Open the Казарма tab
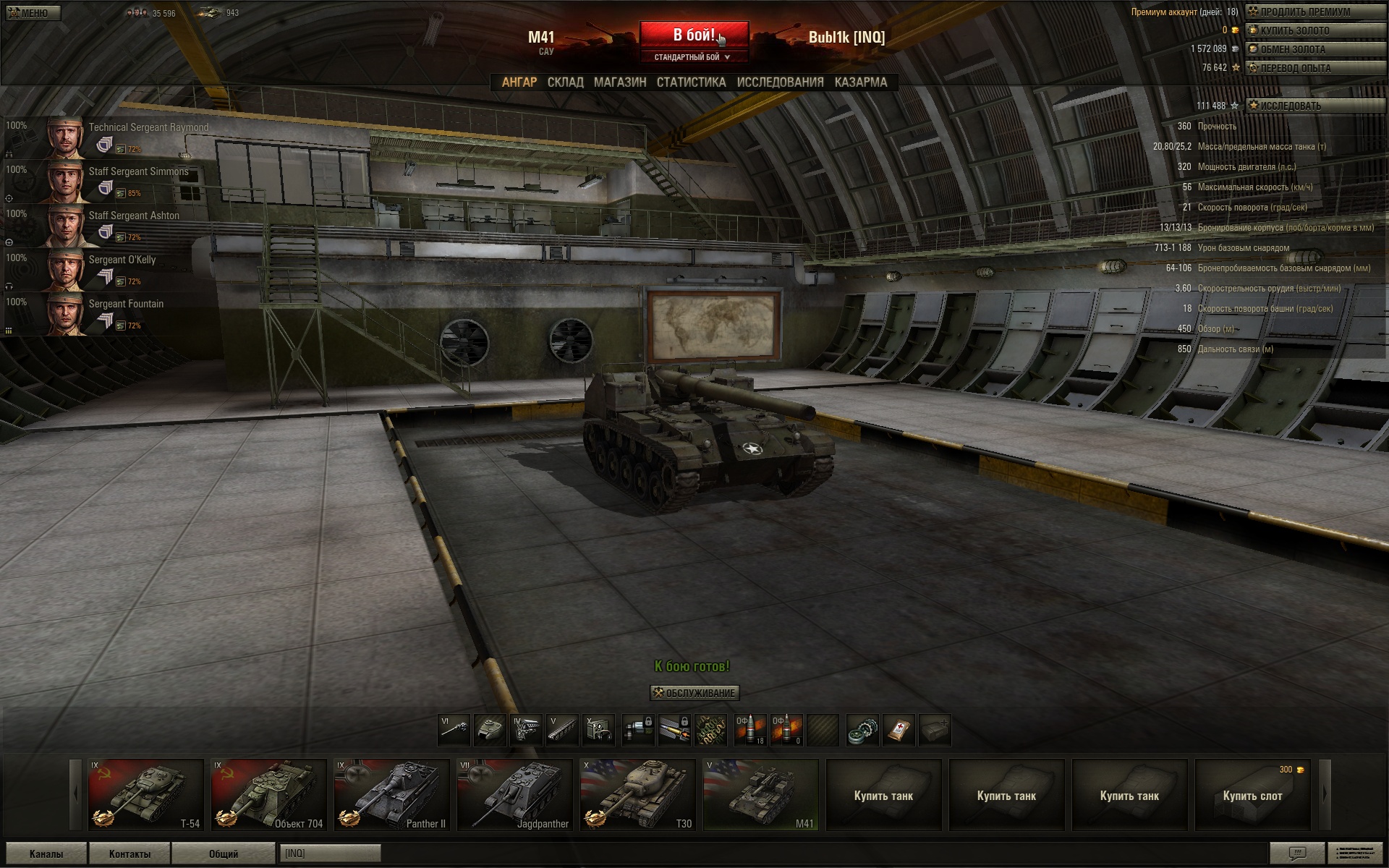The width and height of the screenshot is (1389, 868). pos(860,82)
